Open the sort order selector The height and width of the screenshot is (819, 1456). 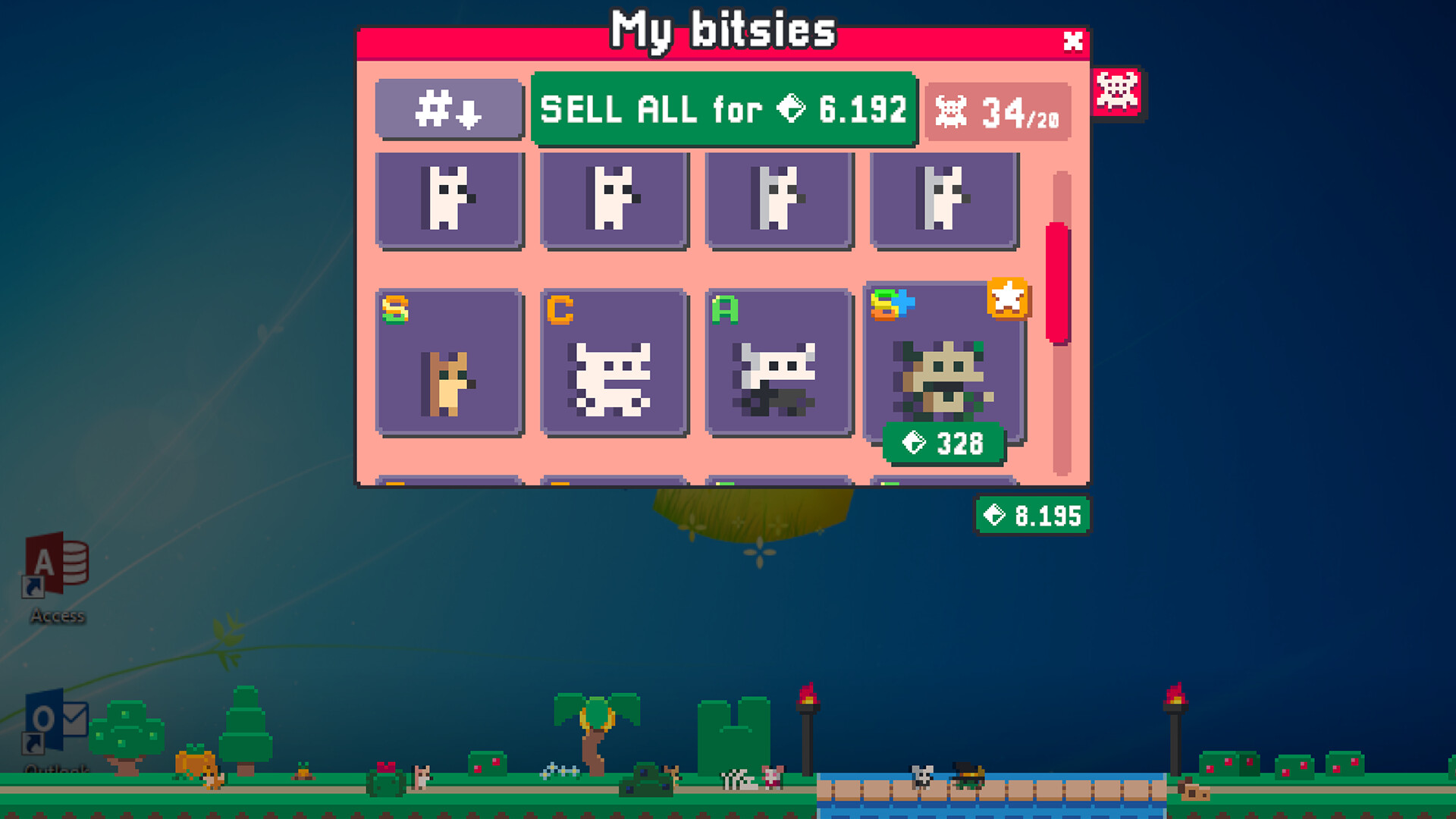click(x=449, y=111)
